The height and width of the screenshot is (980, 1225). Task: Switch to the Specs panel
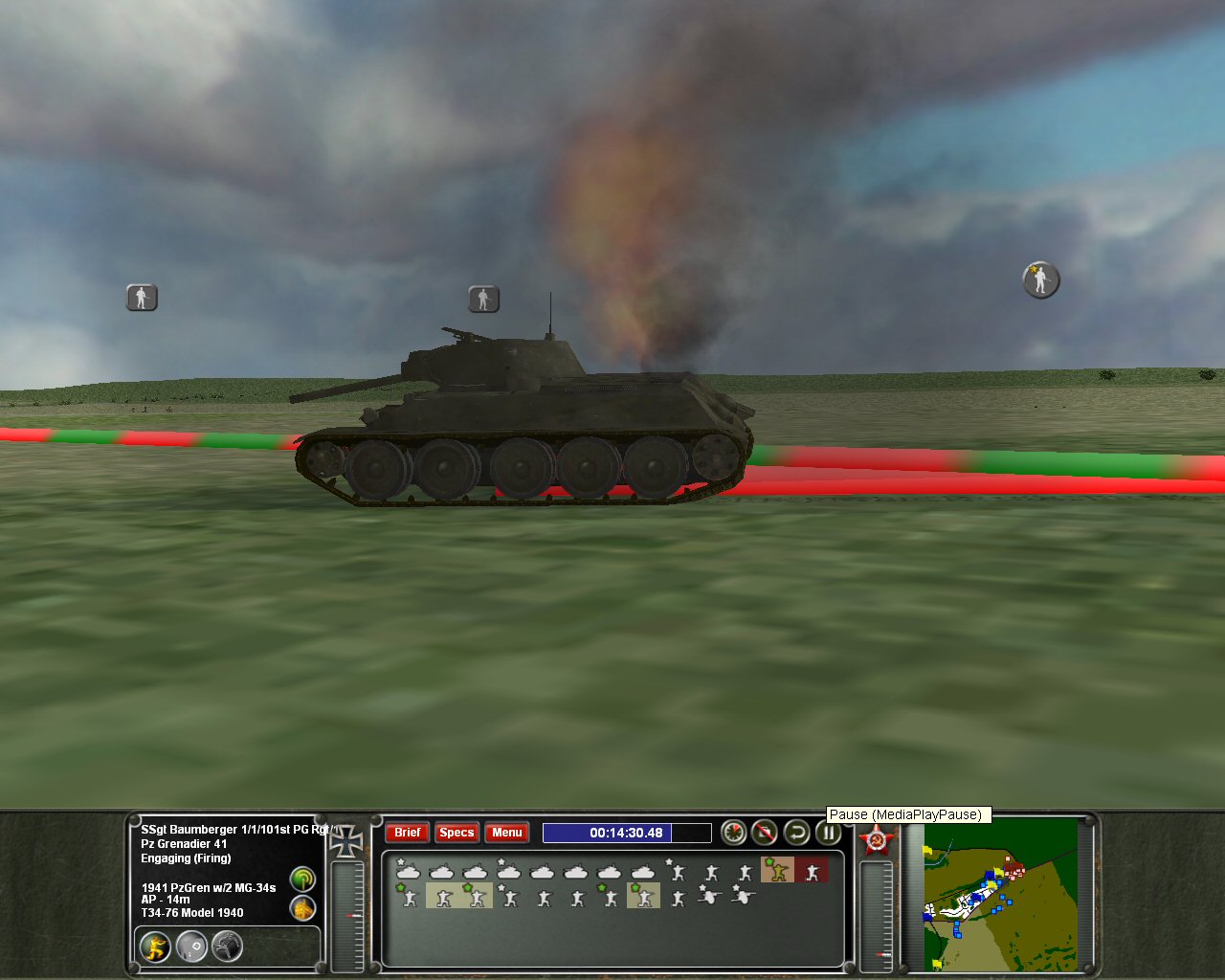click(x=457, y=833)
